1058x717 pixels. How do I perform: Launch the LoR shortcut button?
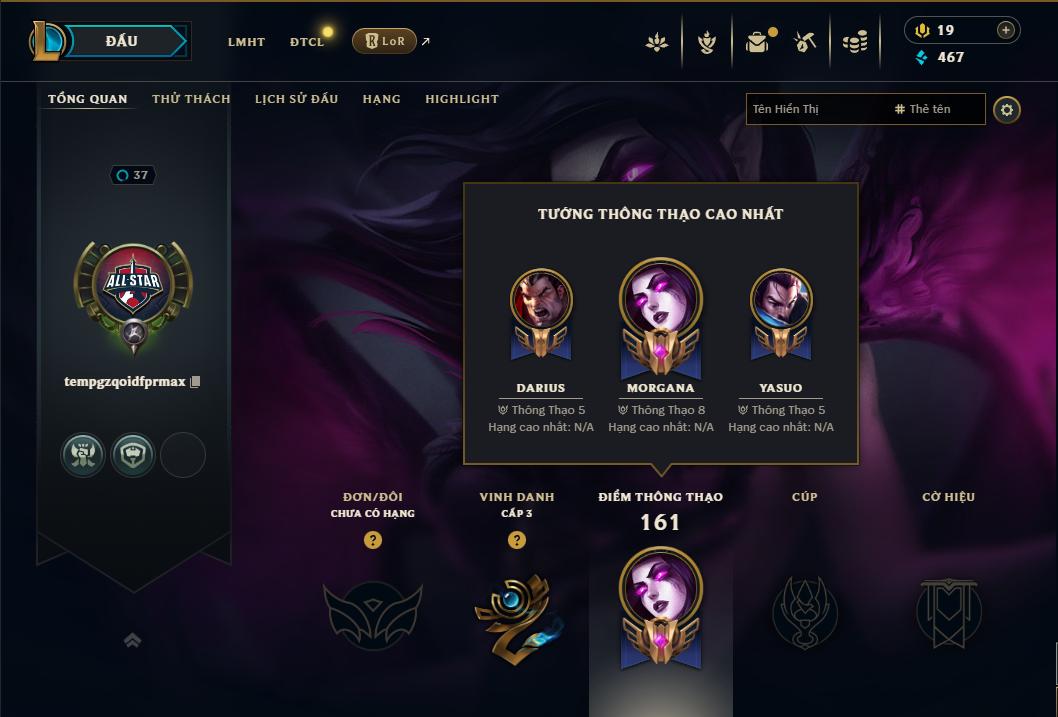click(384, 41)
